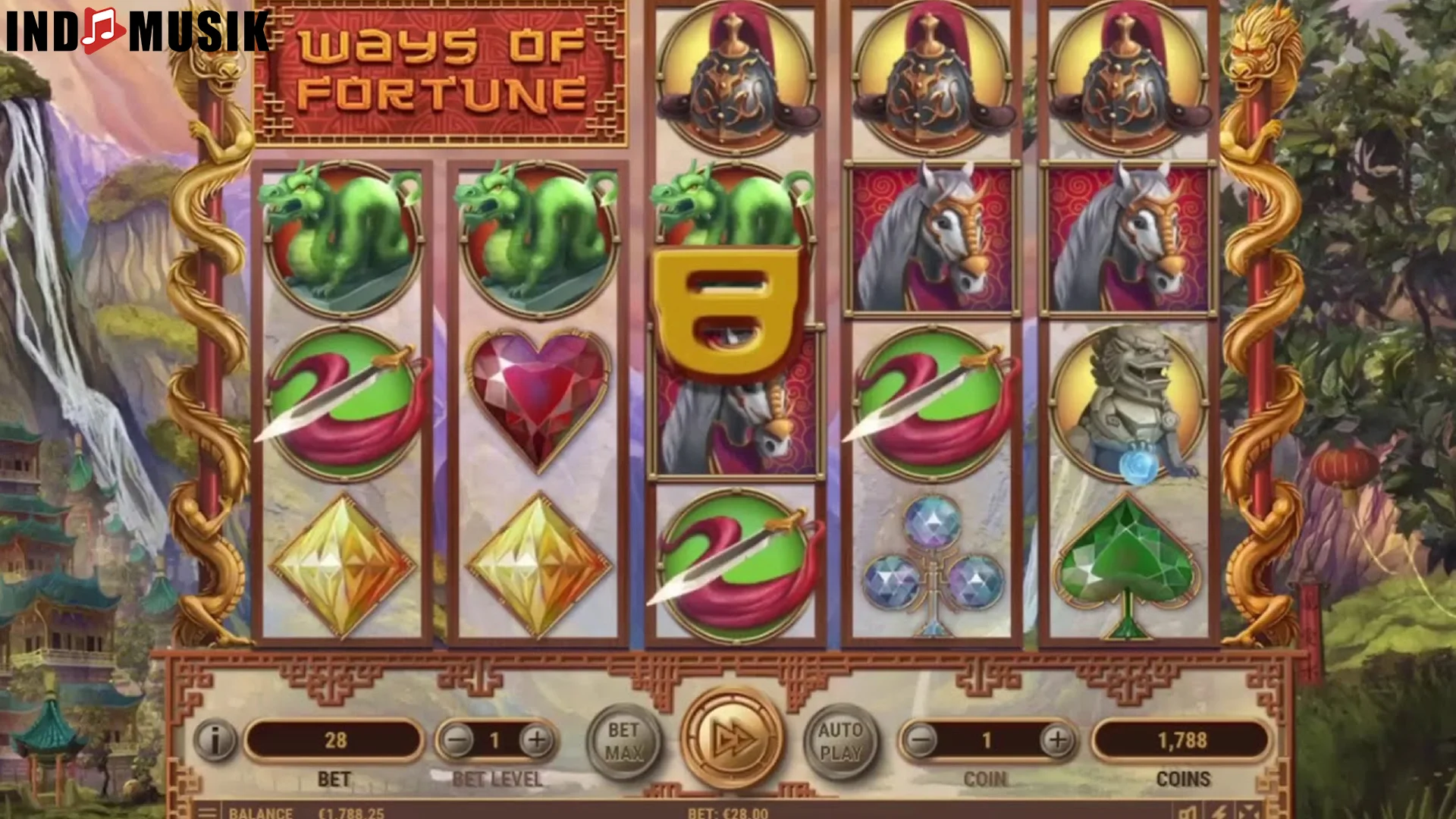Open the game information panel
The image size is (1456, 819).
[x=214, y=742]
